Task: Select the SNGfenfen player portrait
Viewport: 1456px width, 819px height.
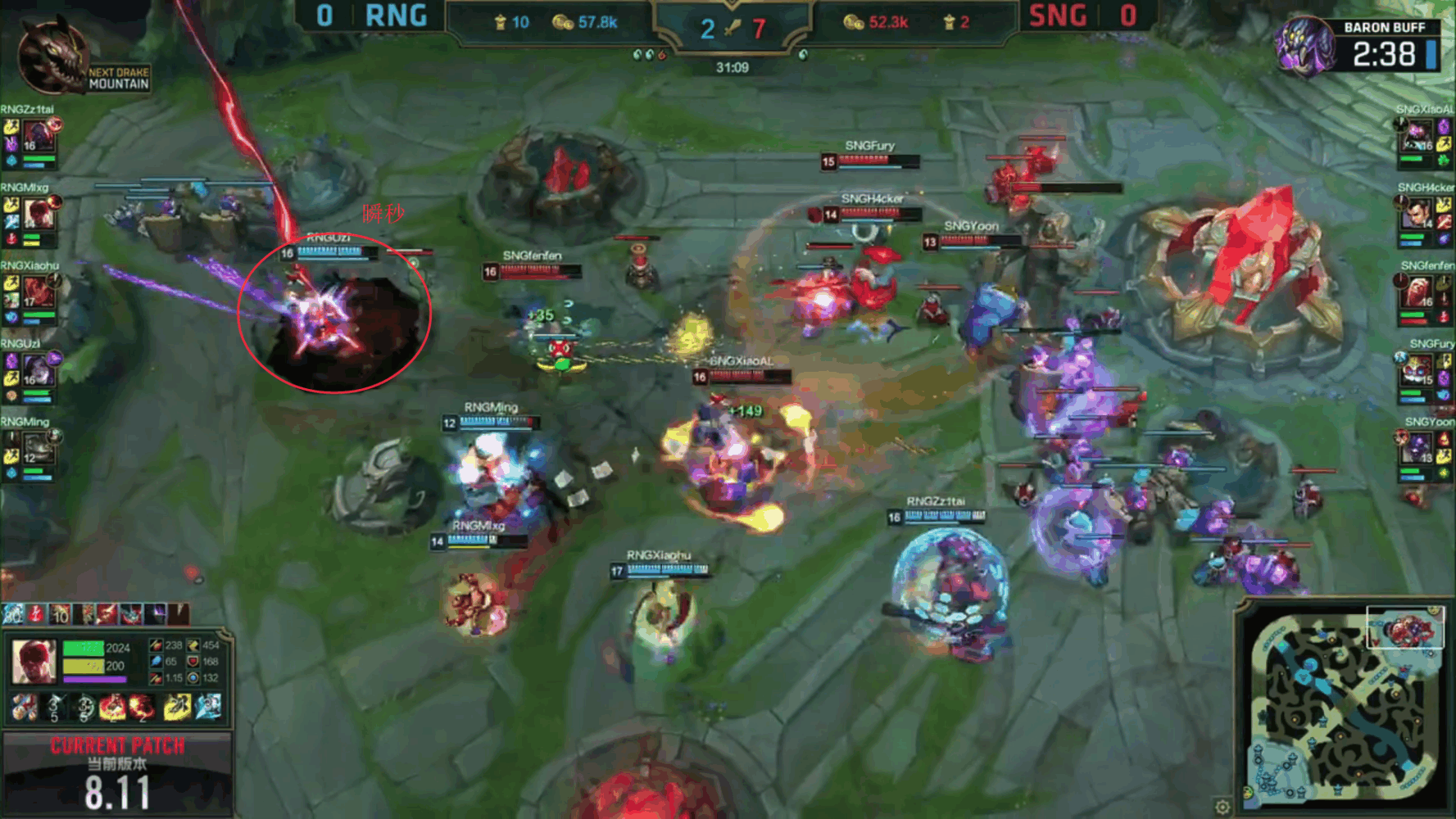Action: point(1418,292)
